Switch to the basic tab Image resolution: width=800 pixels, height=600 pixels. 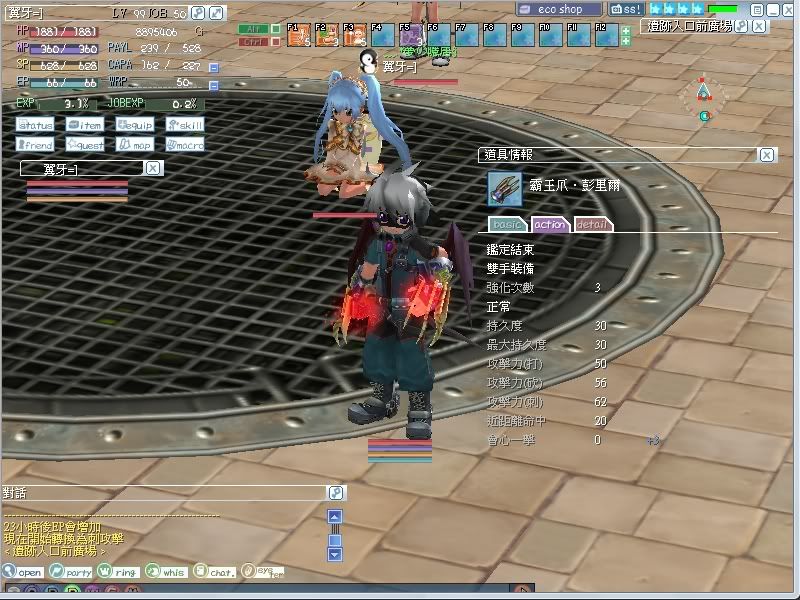coord(507,224)
